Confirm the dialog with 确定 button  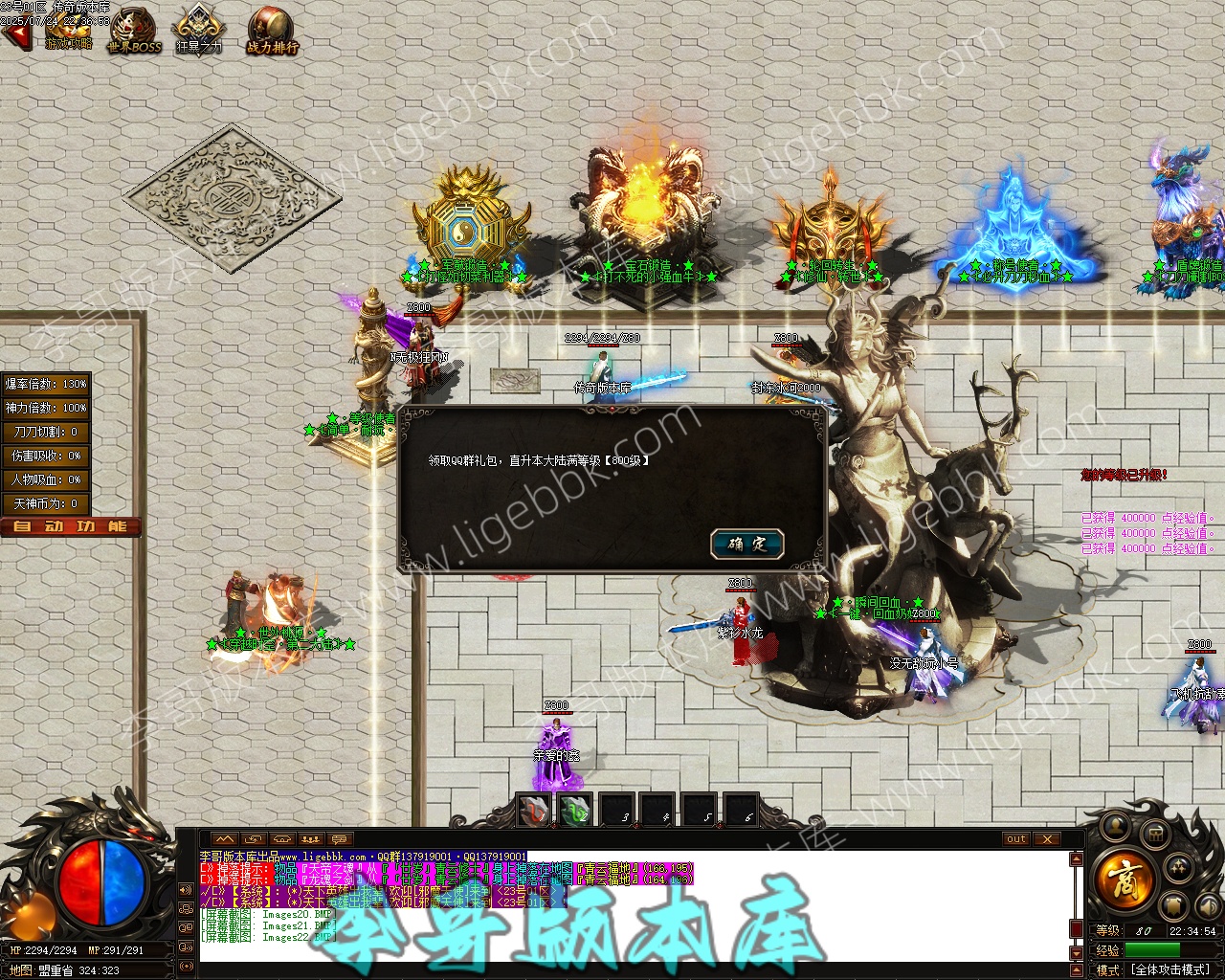pyautogui.click(x=747, y=544)
